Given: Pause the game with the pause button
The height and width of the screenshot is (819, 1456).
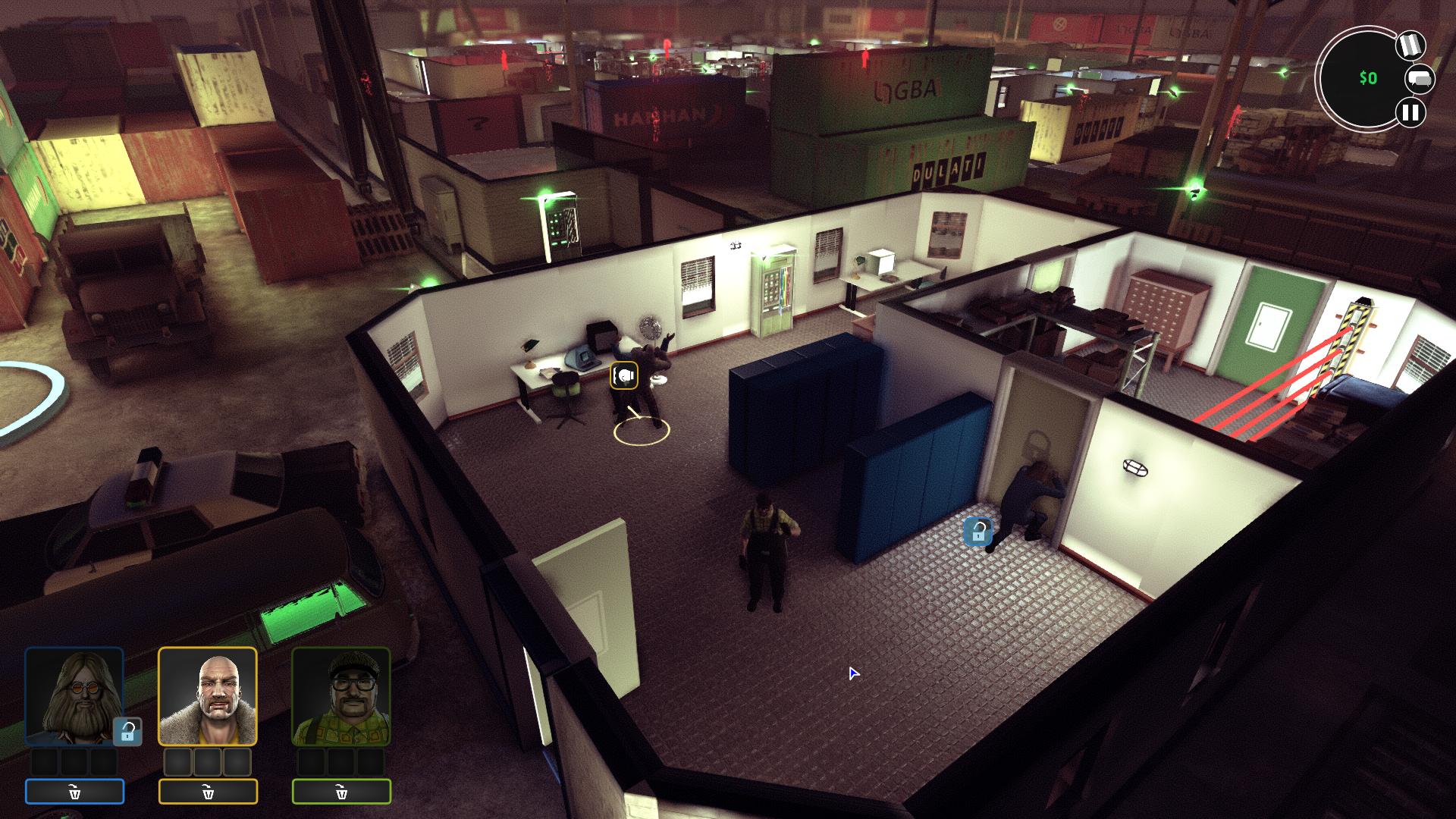Looking at the screenshot, I should (1410, 113).
